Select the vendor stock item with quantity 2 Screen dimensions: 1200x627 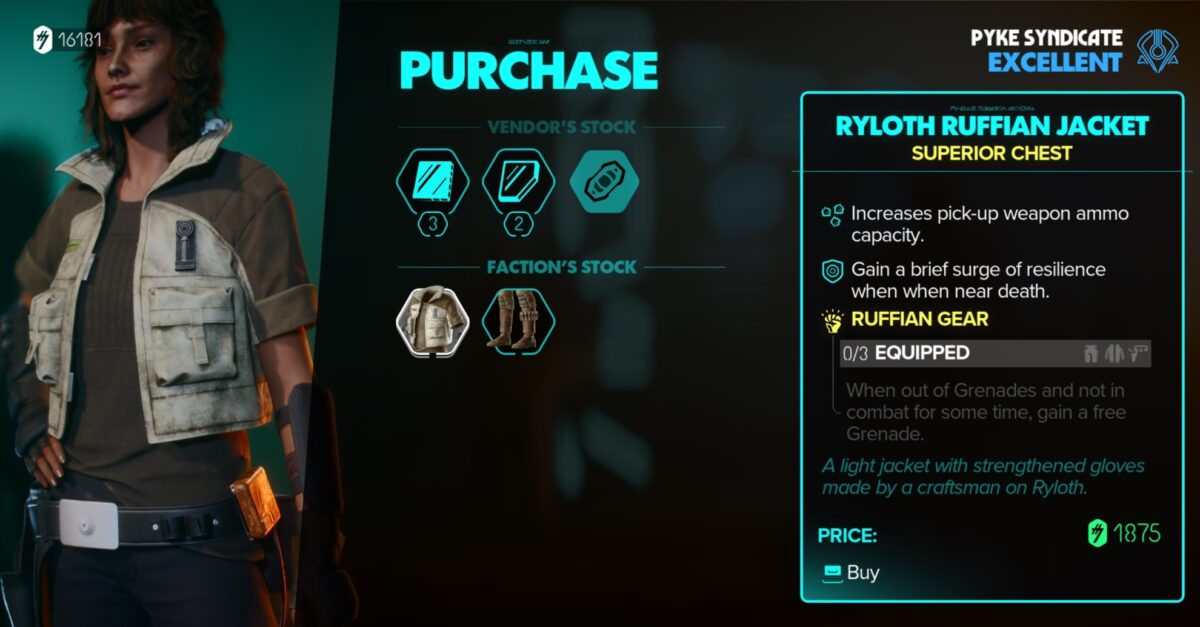coord(518,183)
